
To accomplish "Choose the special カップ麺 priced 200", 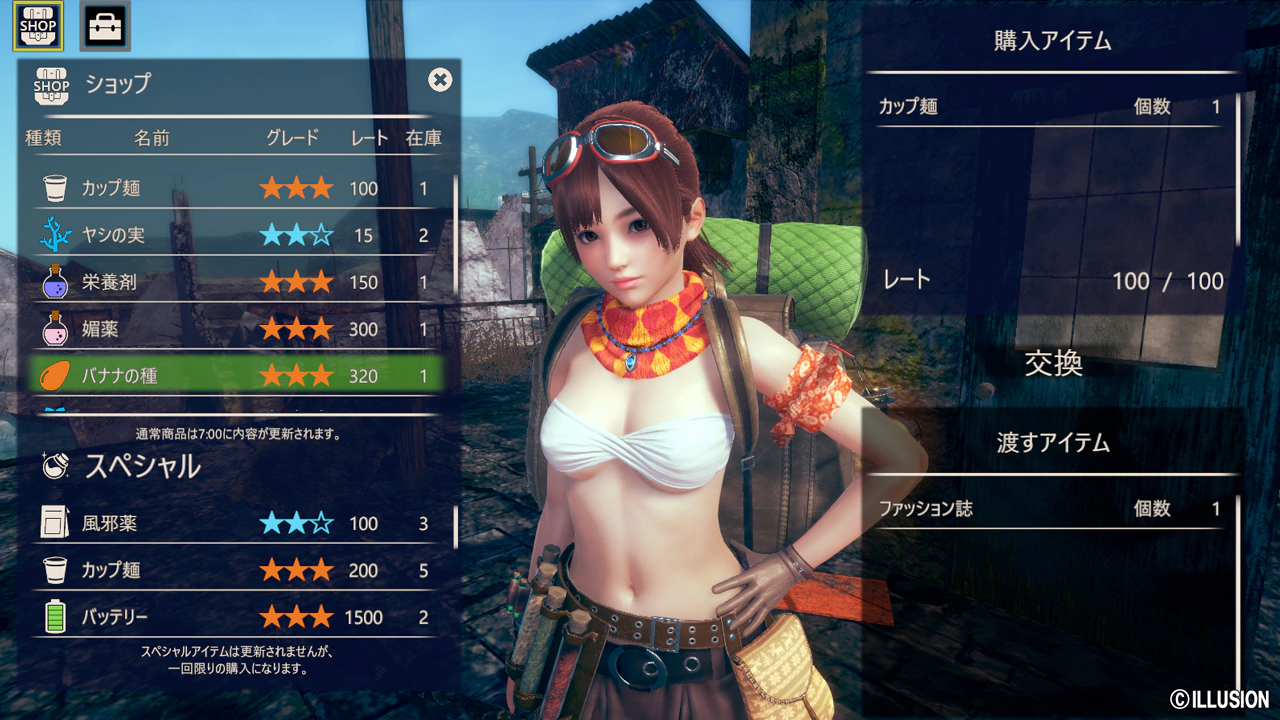I will pos(236,570).
